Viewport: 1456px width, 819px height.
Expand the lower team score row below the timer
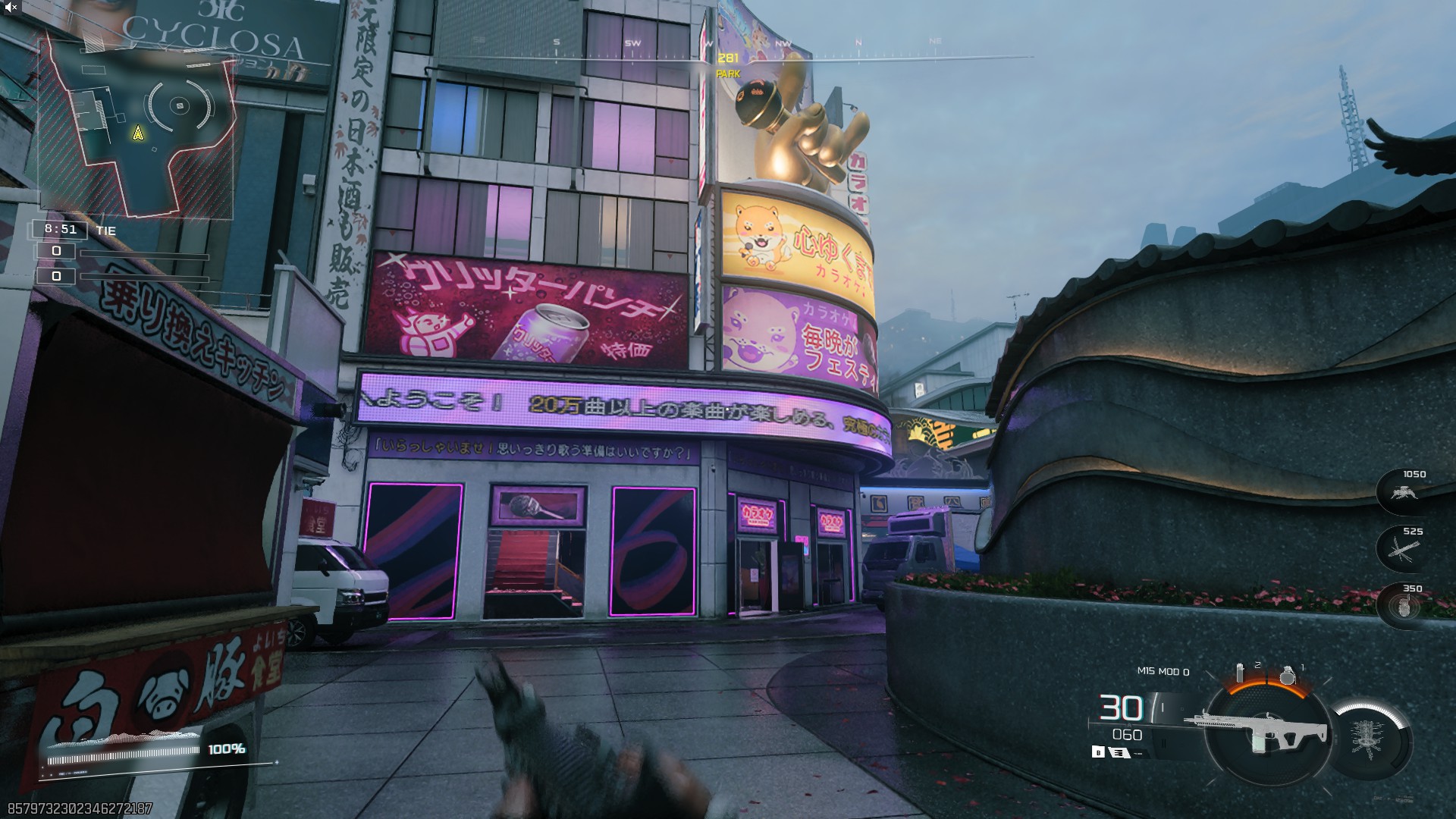(x=57, y=277)
